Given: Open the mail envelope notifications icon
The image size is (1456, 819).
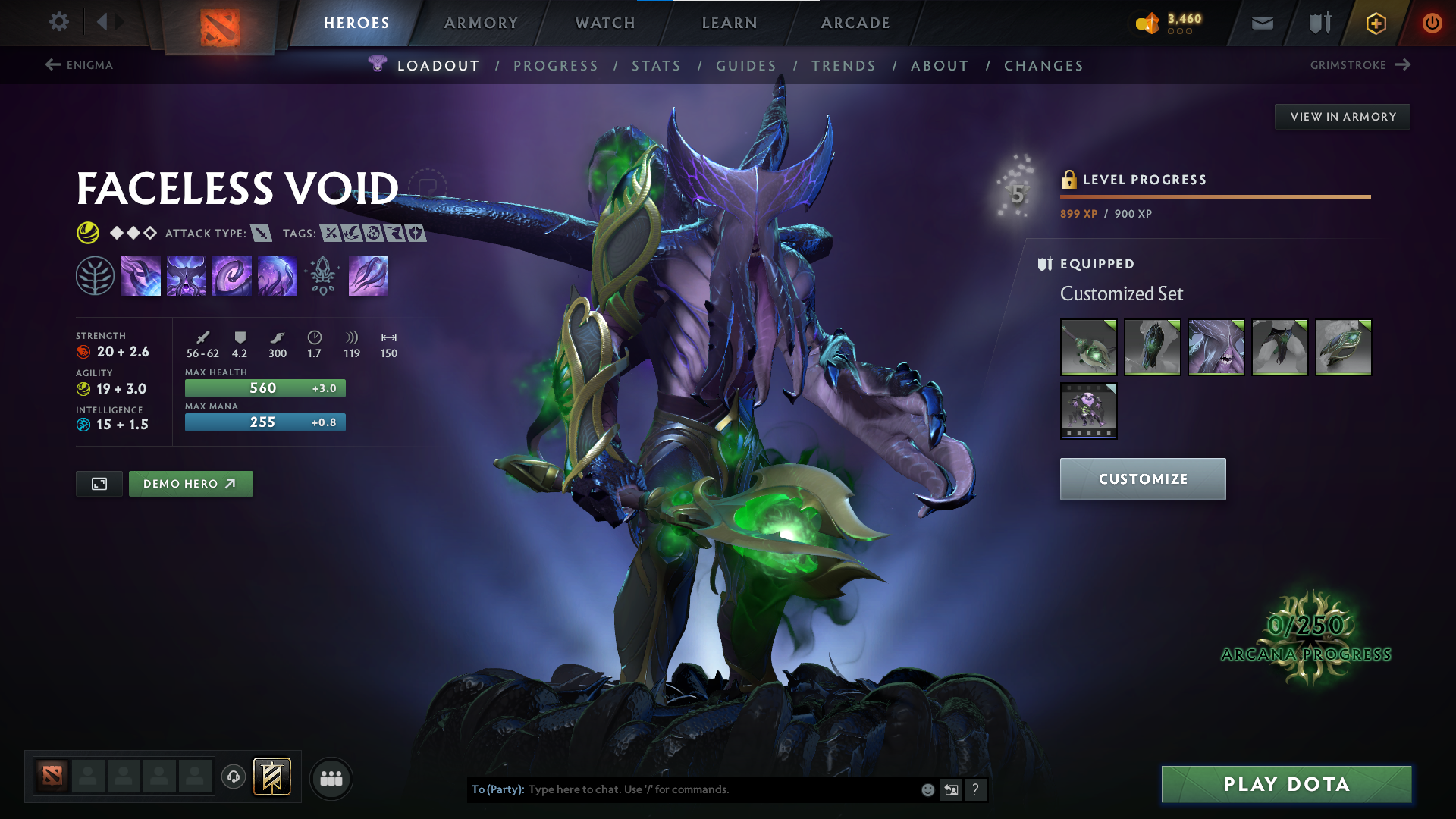Looking at the screenshot, I should pyautogui.click(x=1261, y=23).
